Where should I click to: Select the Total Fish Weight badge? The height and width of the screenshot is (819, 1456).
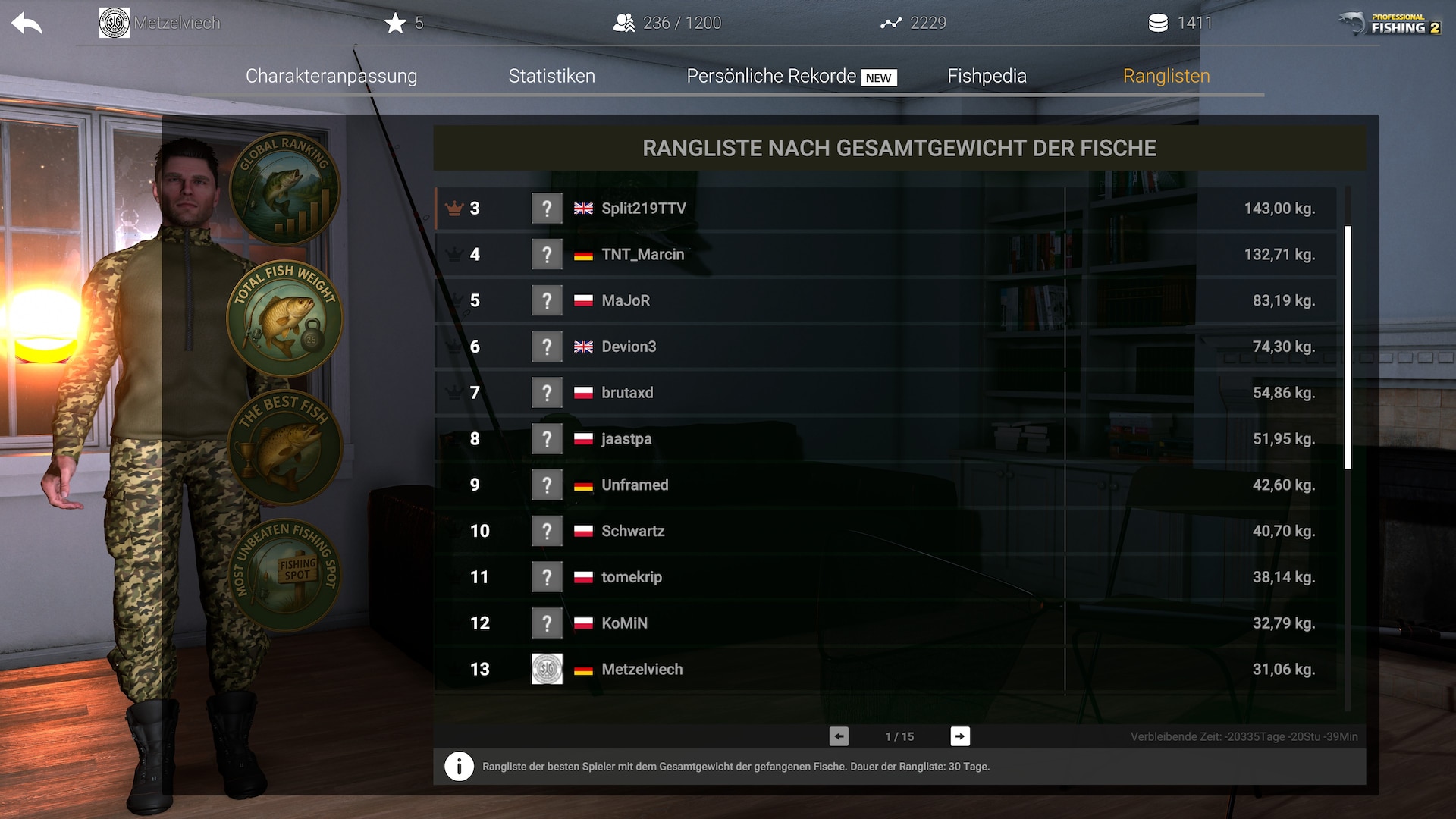[285, 318]
